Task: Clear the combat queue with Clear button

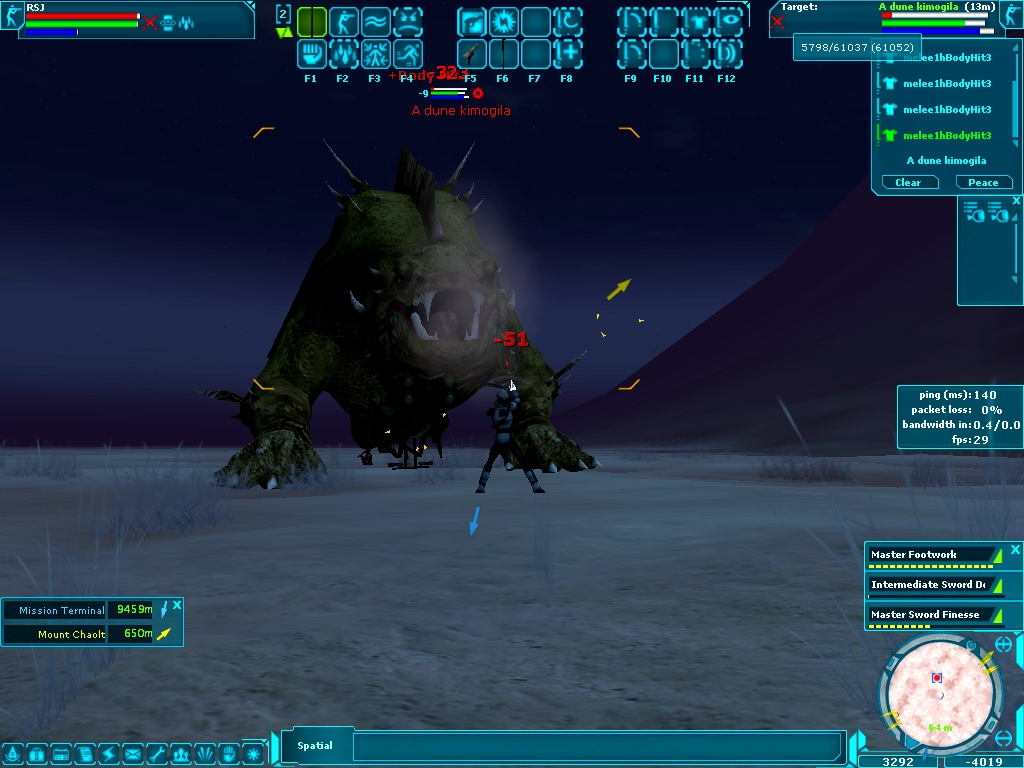Action: coord(909,182)
